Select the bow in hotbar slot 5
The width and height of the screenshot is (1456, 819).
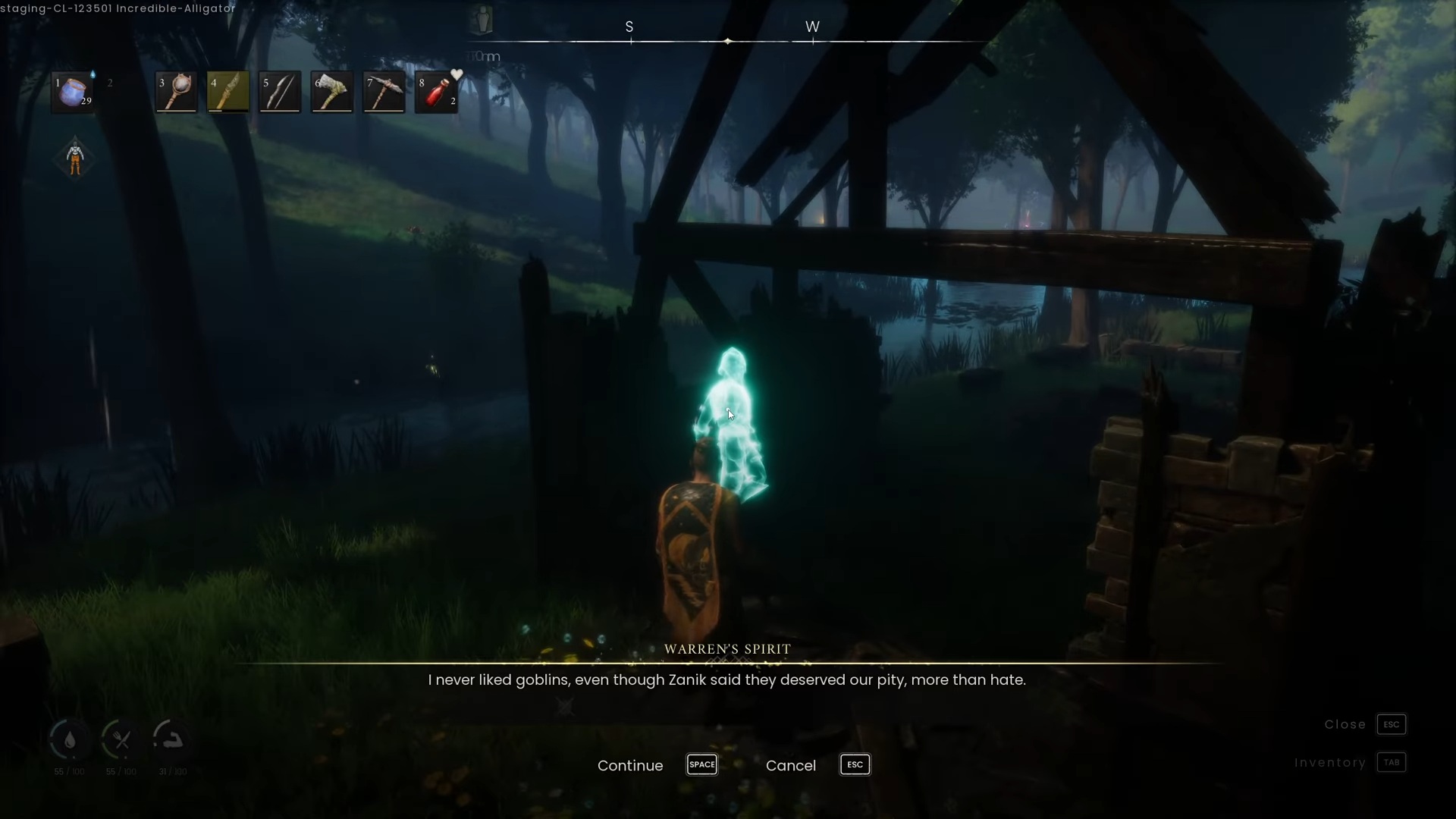[280, 91]
